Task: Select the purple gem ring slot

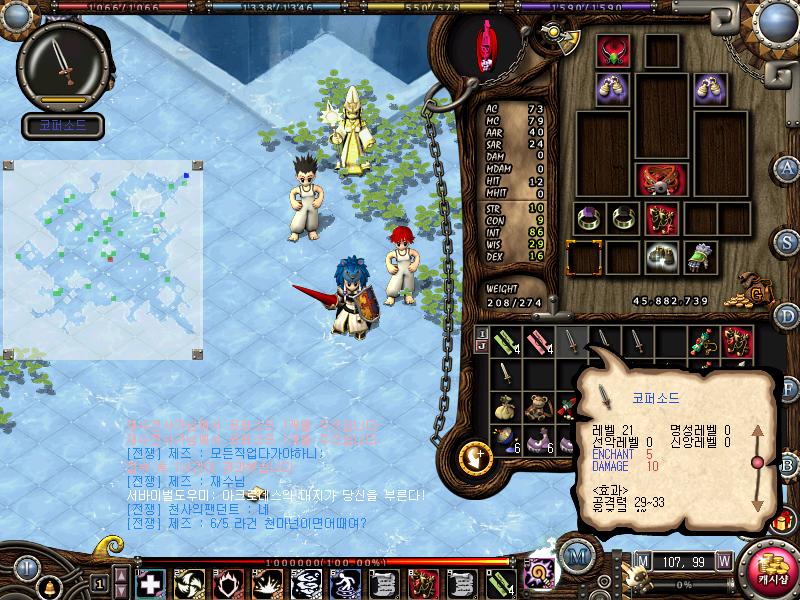Action: (588, 218)
